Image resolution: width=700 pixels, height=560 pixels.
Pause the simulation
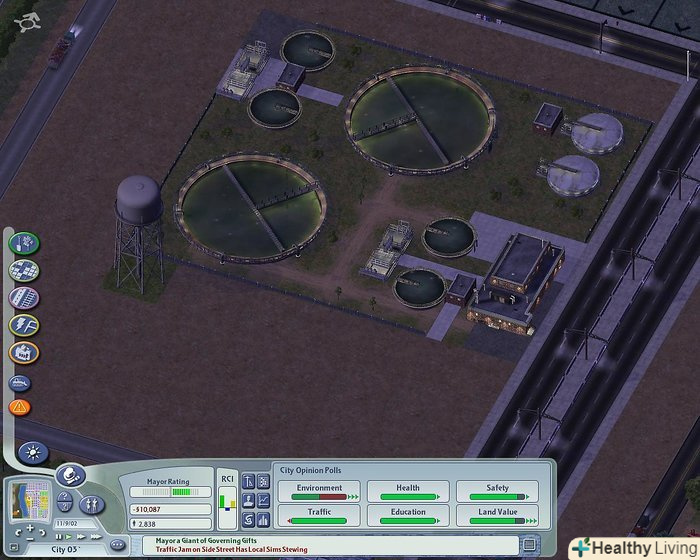click(56, 536)
